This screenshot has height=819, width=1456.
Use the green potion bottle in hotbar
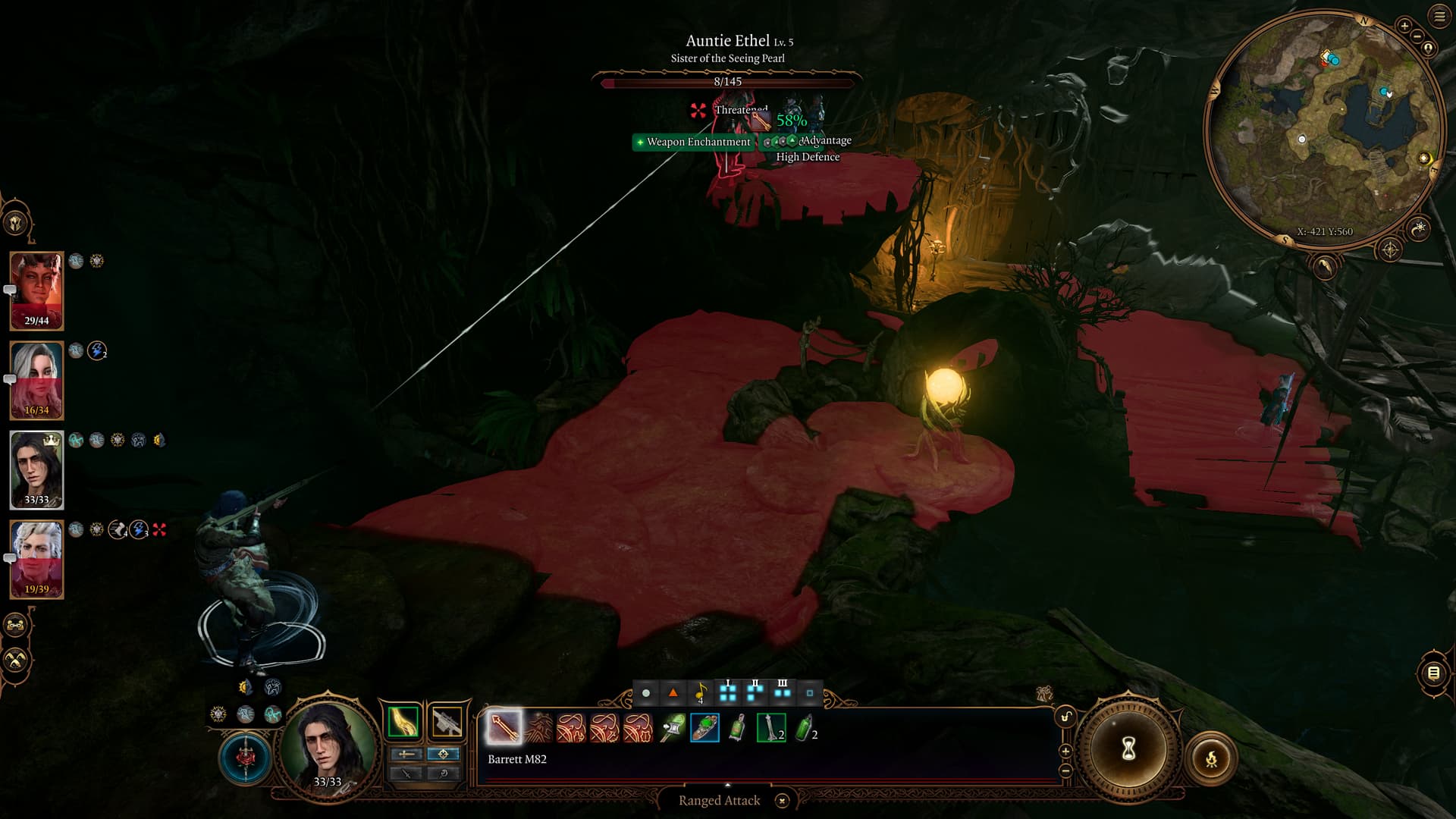[x=805, y=728]
